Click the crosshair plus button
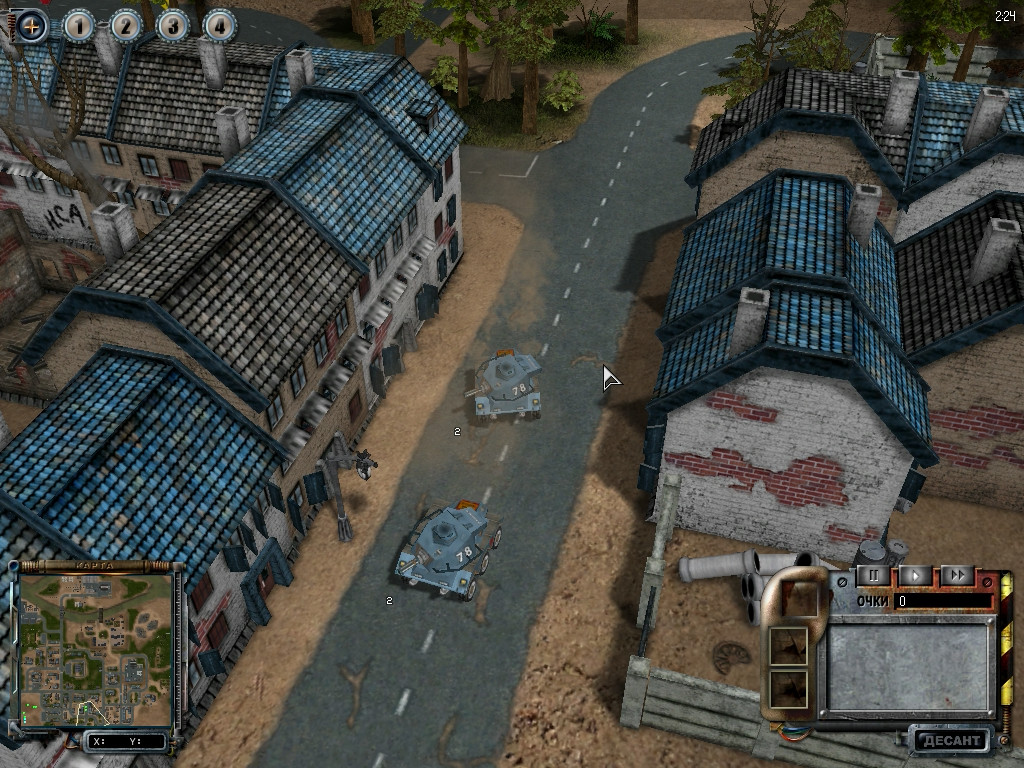The height and width of the screenshot is (768, 1024). point(33,26)
